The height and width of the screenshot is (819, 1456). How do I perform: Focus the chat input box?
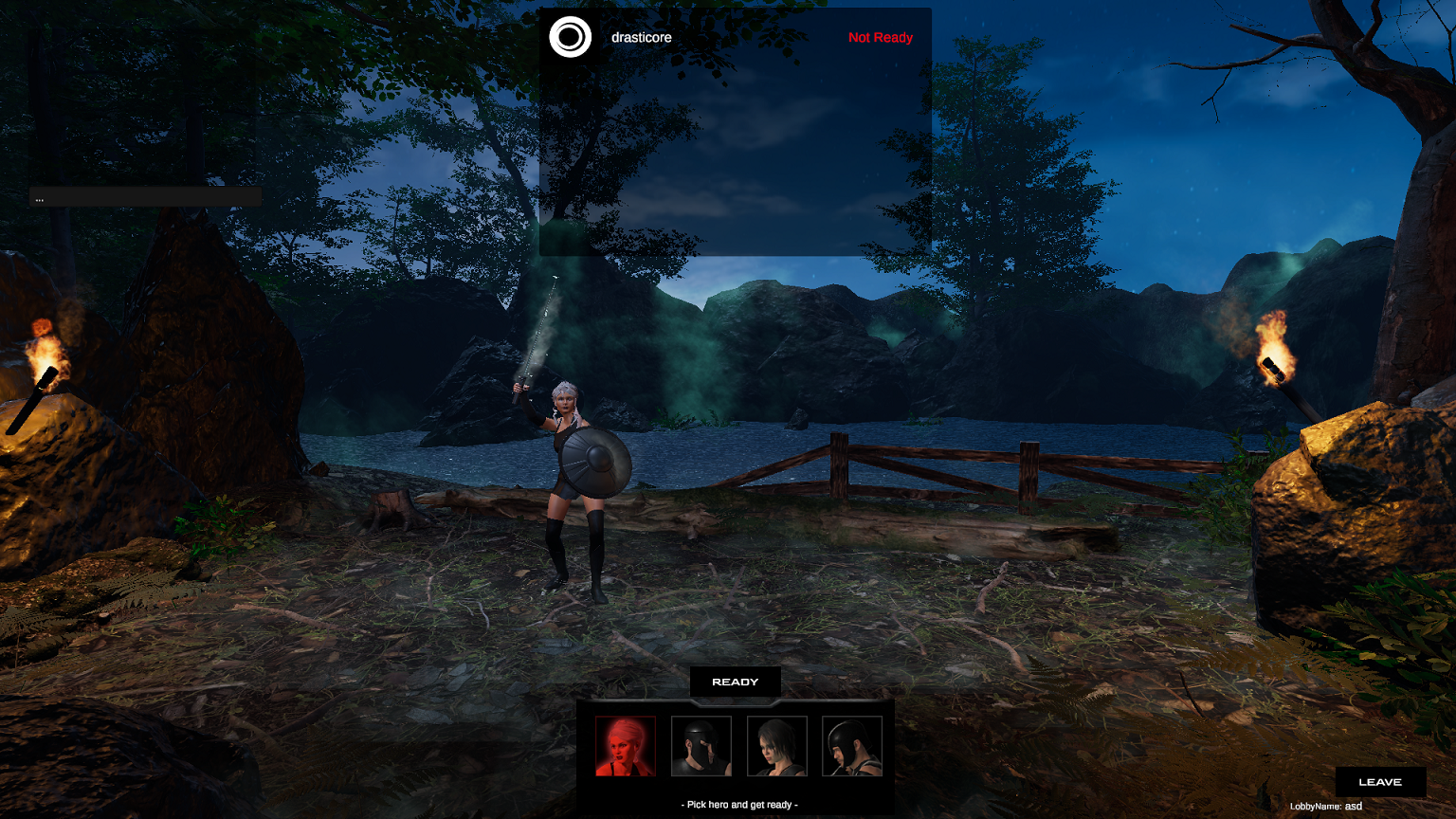coord(146,197)
